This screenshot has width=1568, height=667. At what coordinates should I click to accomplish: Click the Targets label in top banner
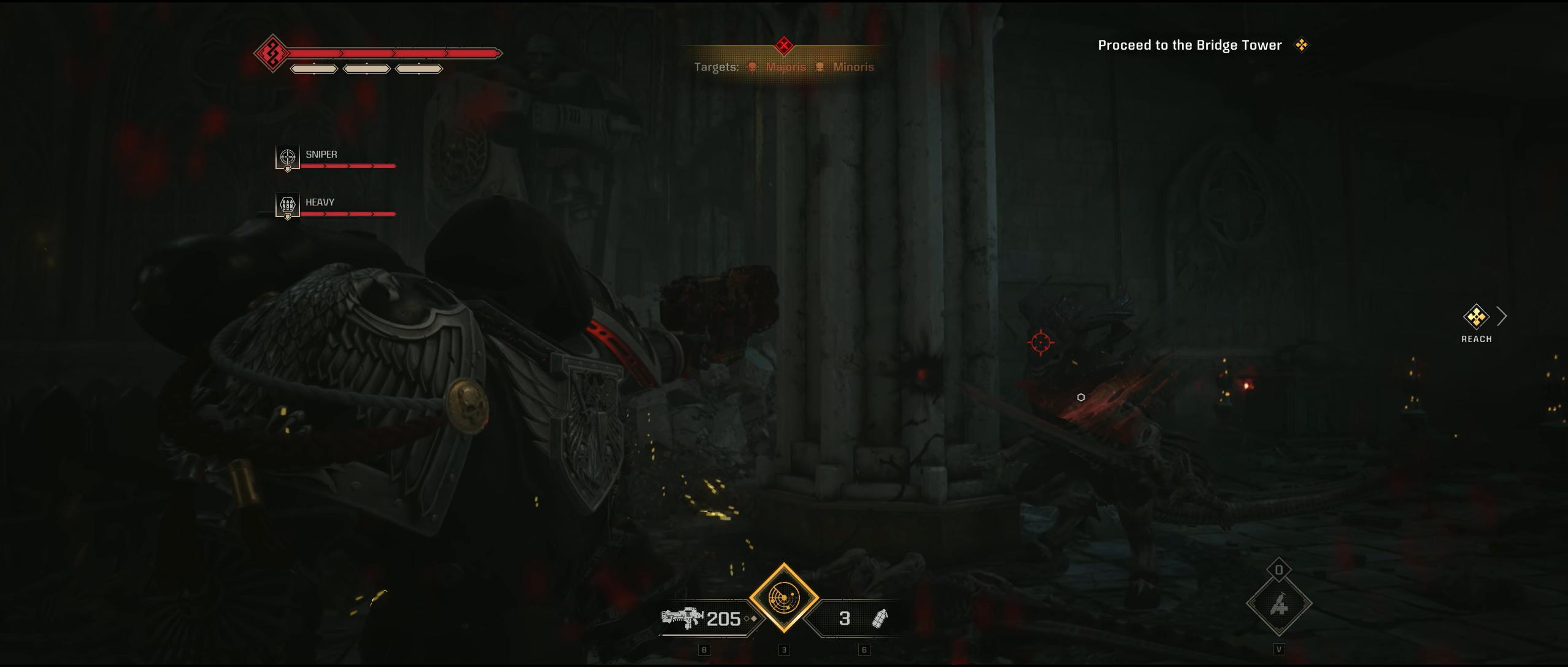[717, 67]
